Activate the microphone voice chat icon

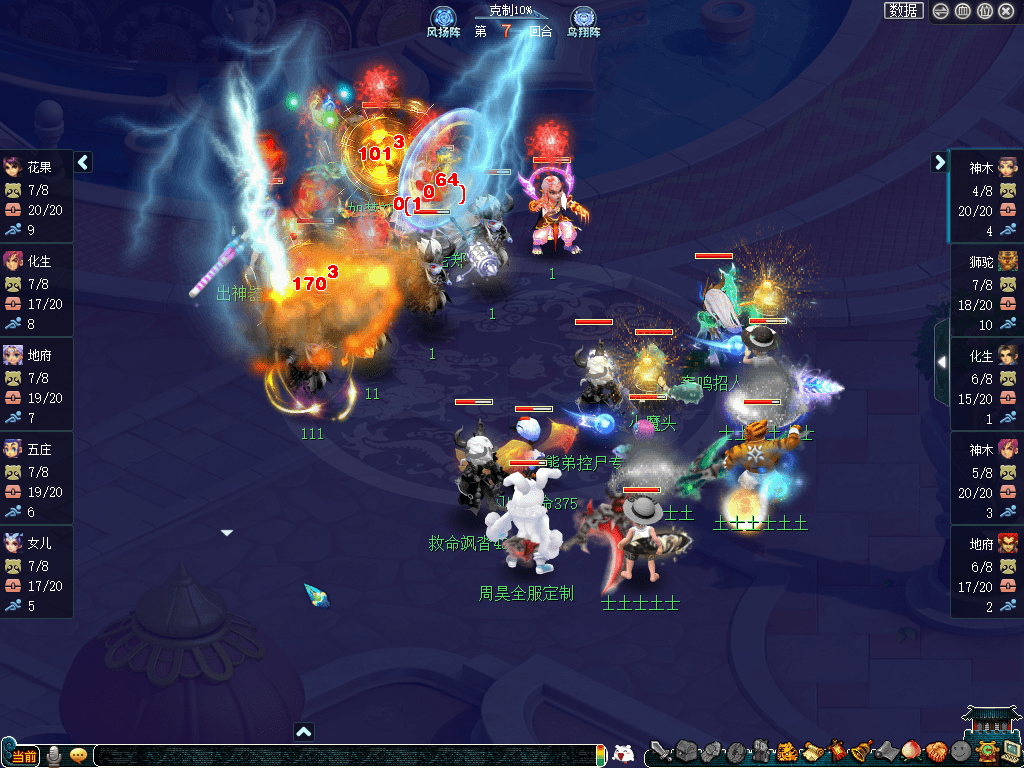coord(54,755)
